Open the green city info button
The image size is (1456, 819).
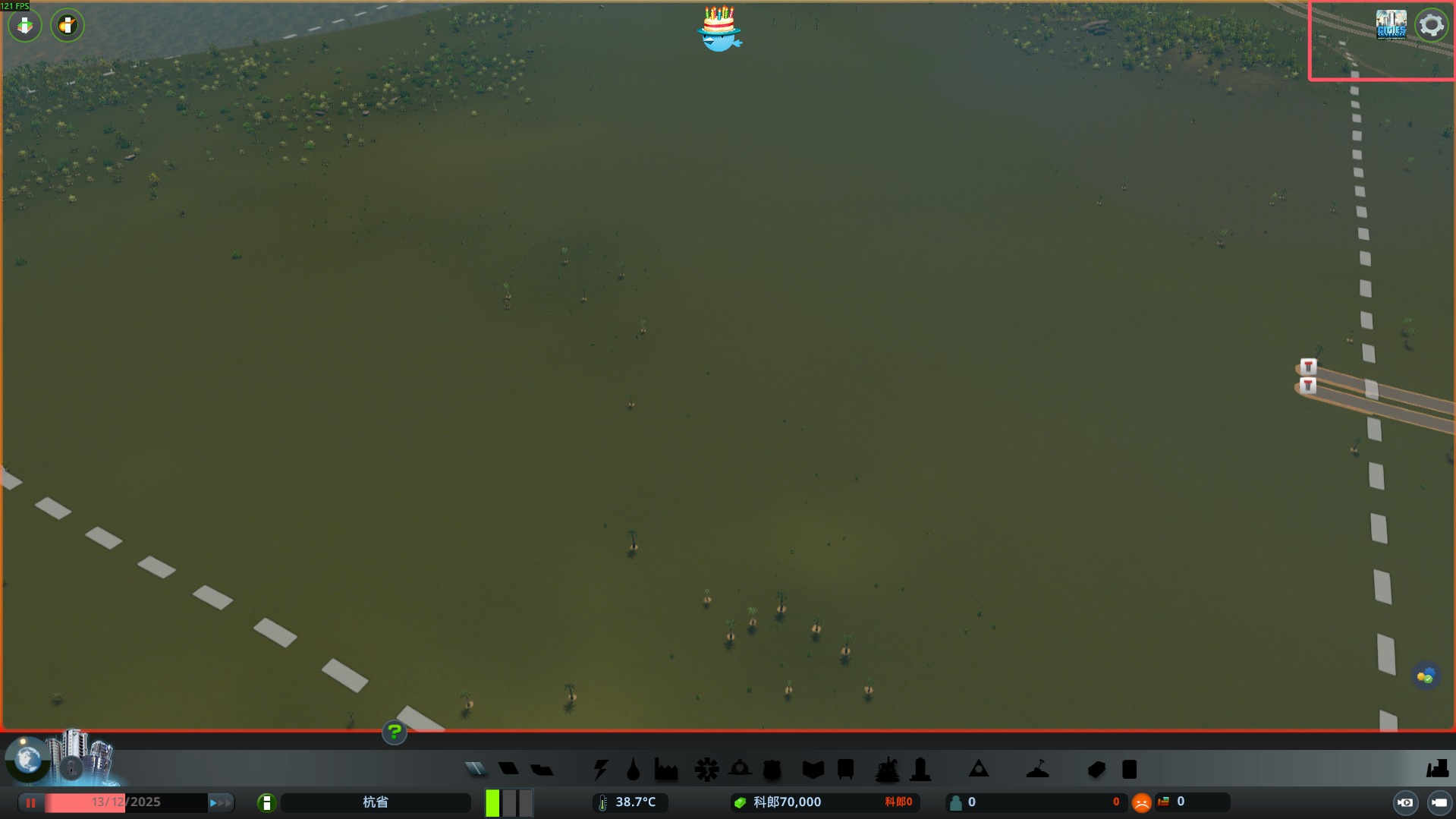pos(266,802)
